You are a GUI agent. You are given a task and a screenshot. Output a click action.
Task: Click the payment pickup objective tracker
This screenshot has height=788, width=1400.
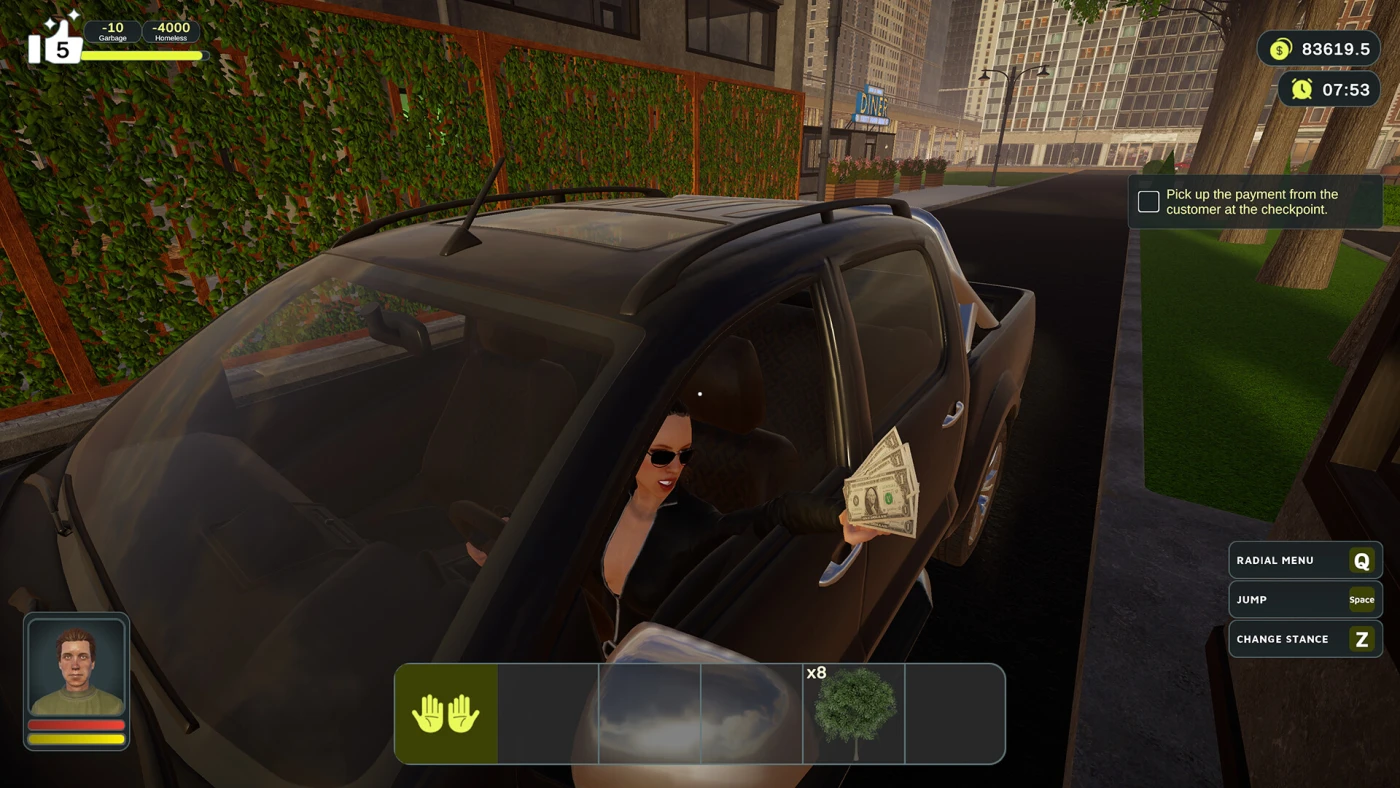click(1255, 202)
